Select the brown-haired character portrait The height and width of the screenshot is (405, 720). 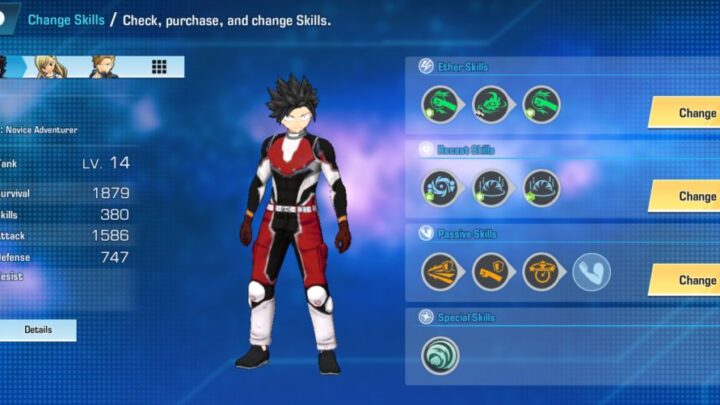pos(103,66)
